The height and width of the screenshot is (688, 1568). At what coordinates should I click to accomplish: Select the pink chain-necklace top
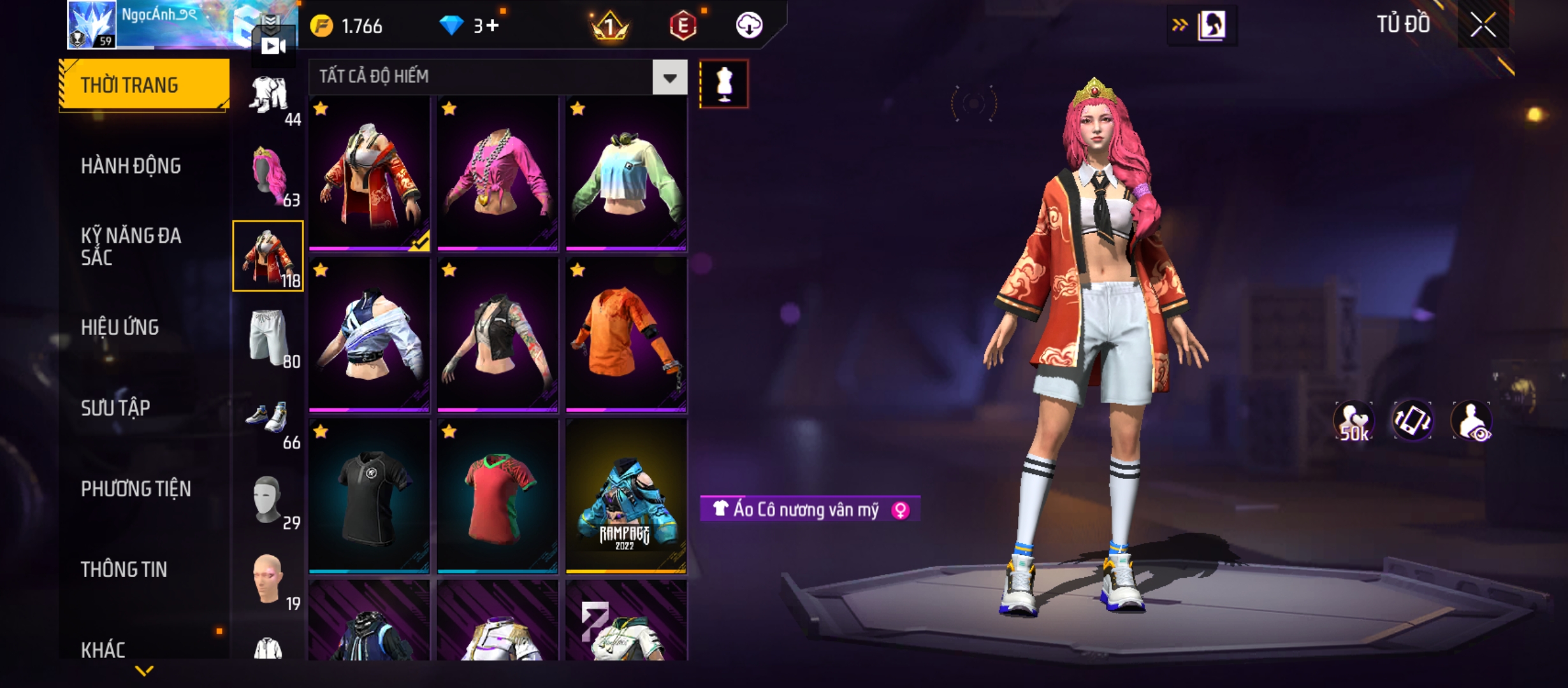coord(497,173)
